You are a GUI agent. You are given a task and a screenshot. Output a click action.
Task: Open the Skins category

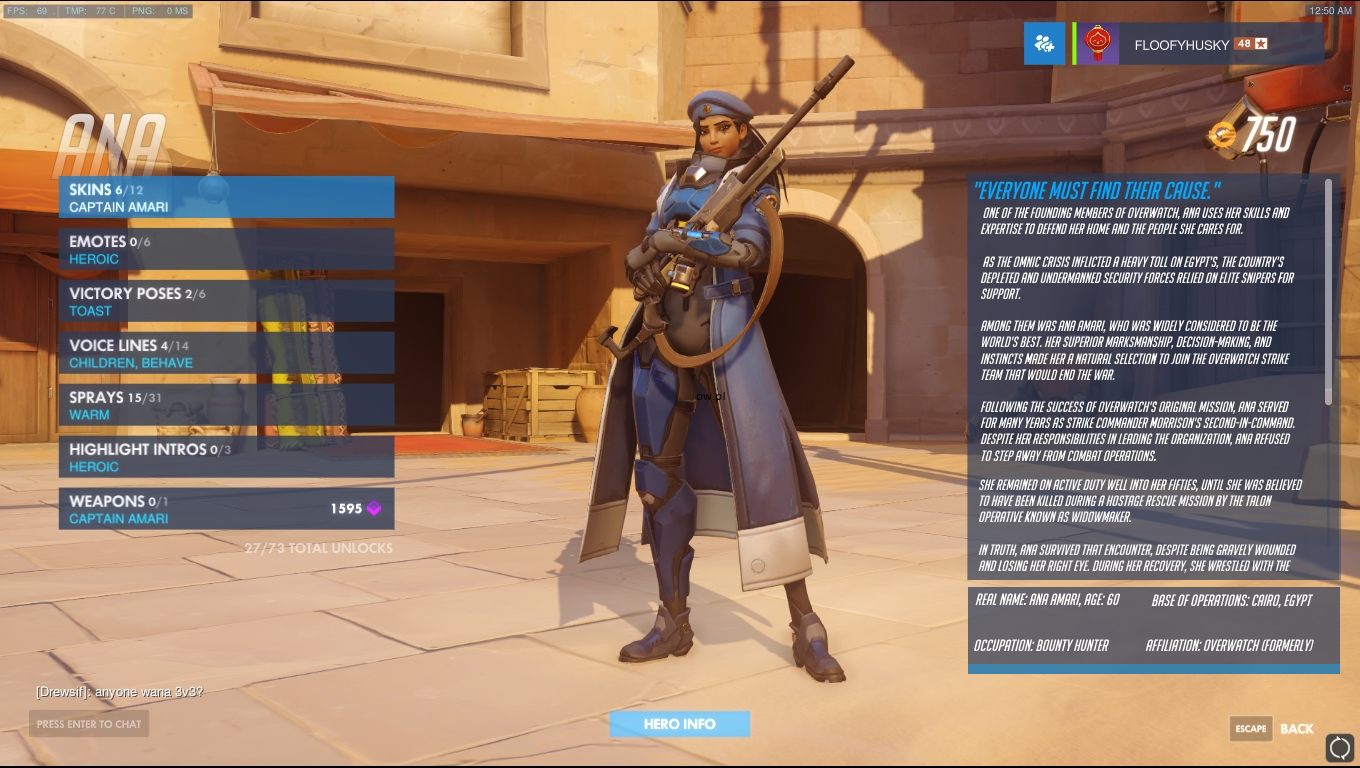pyautogui.click(x=226, y=198)
